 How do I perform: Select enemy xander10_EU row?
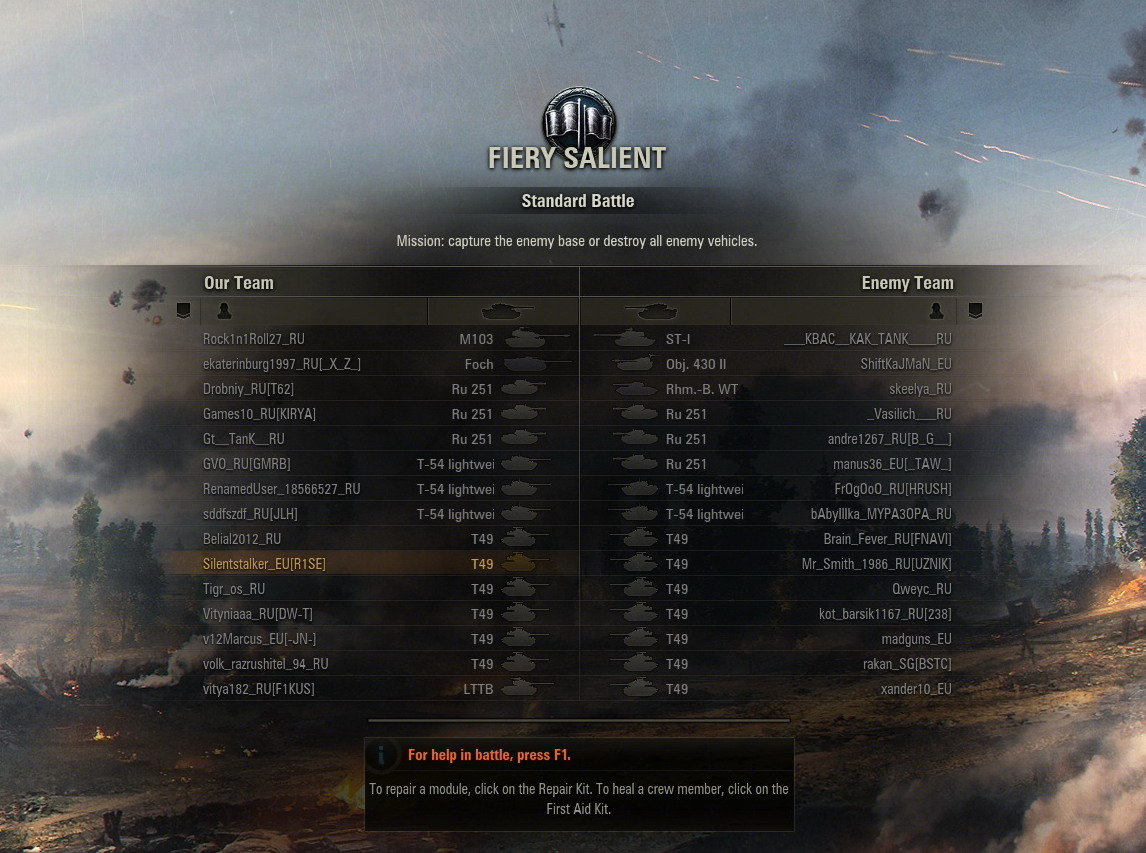point(916,689)
